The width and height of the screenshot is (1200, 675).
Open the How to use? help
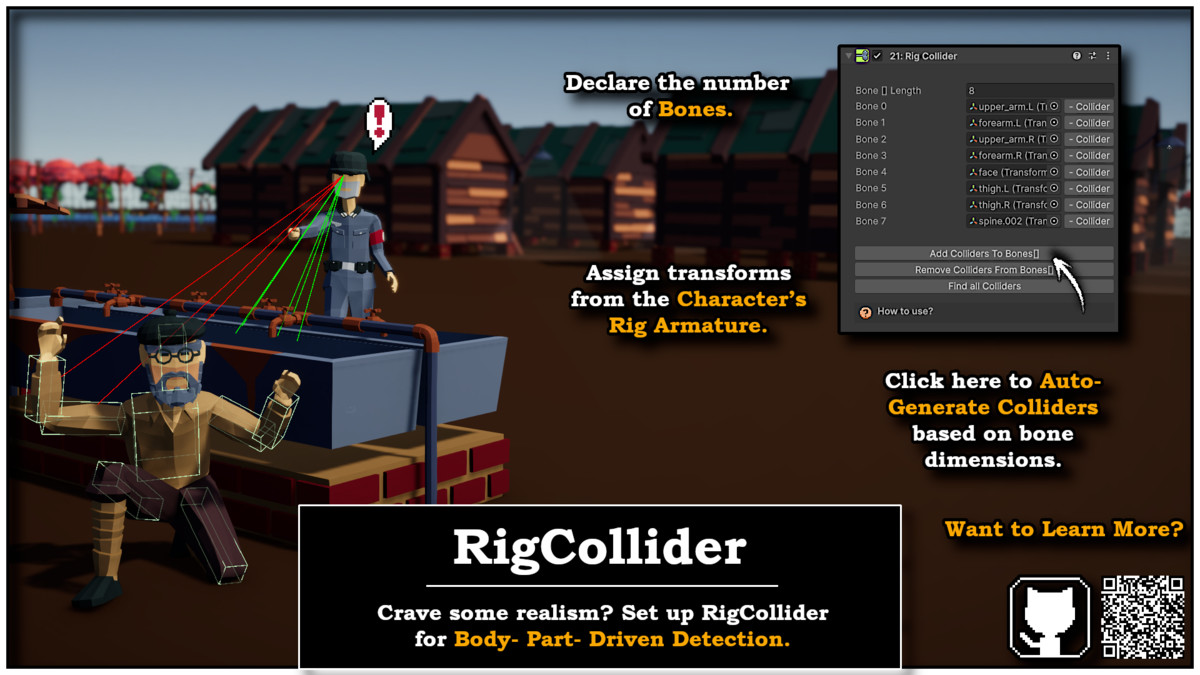point(904,312)
